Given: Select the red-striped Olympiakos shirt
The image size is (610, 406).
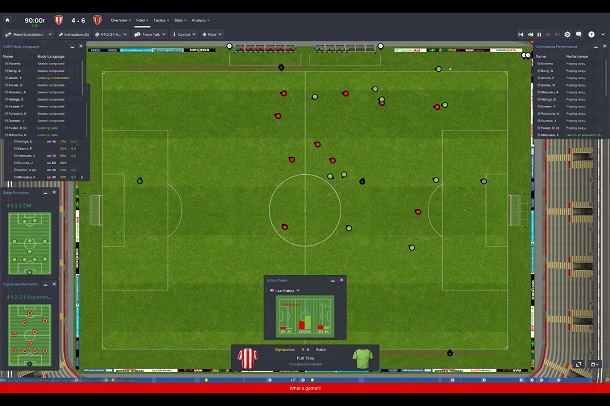Looking at the screenshot, I should tap(246, 357).
